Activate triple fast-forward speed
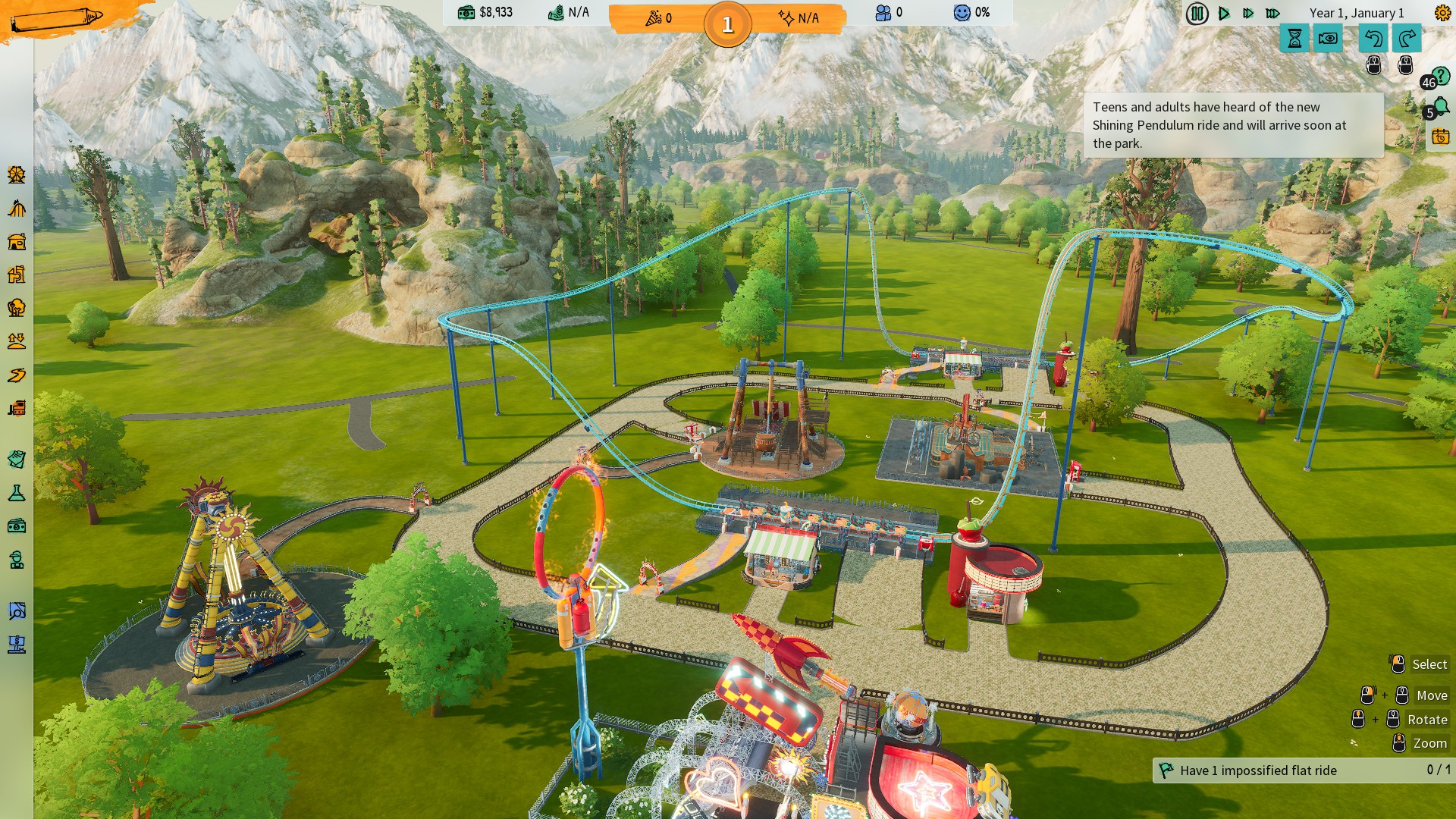1456x819 pixels. [1273, 14]
